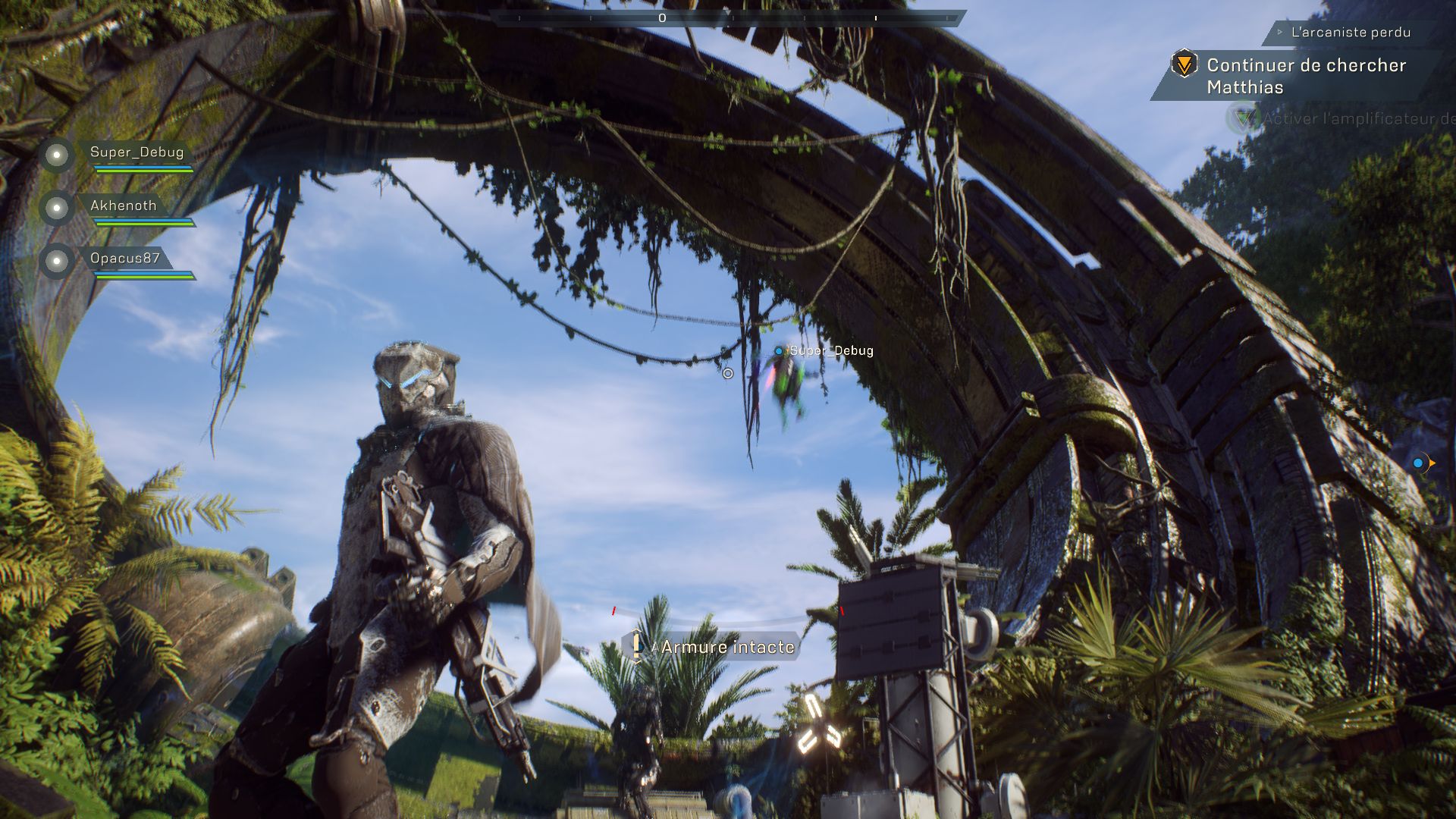Select Super_Debug in the squad list
Viewport: 1456px width, 819px height.
point(136,152)
